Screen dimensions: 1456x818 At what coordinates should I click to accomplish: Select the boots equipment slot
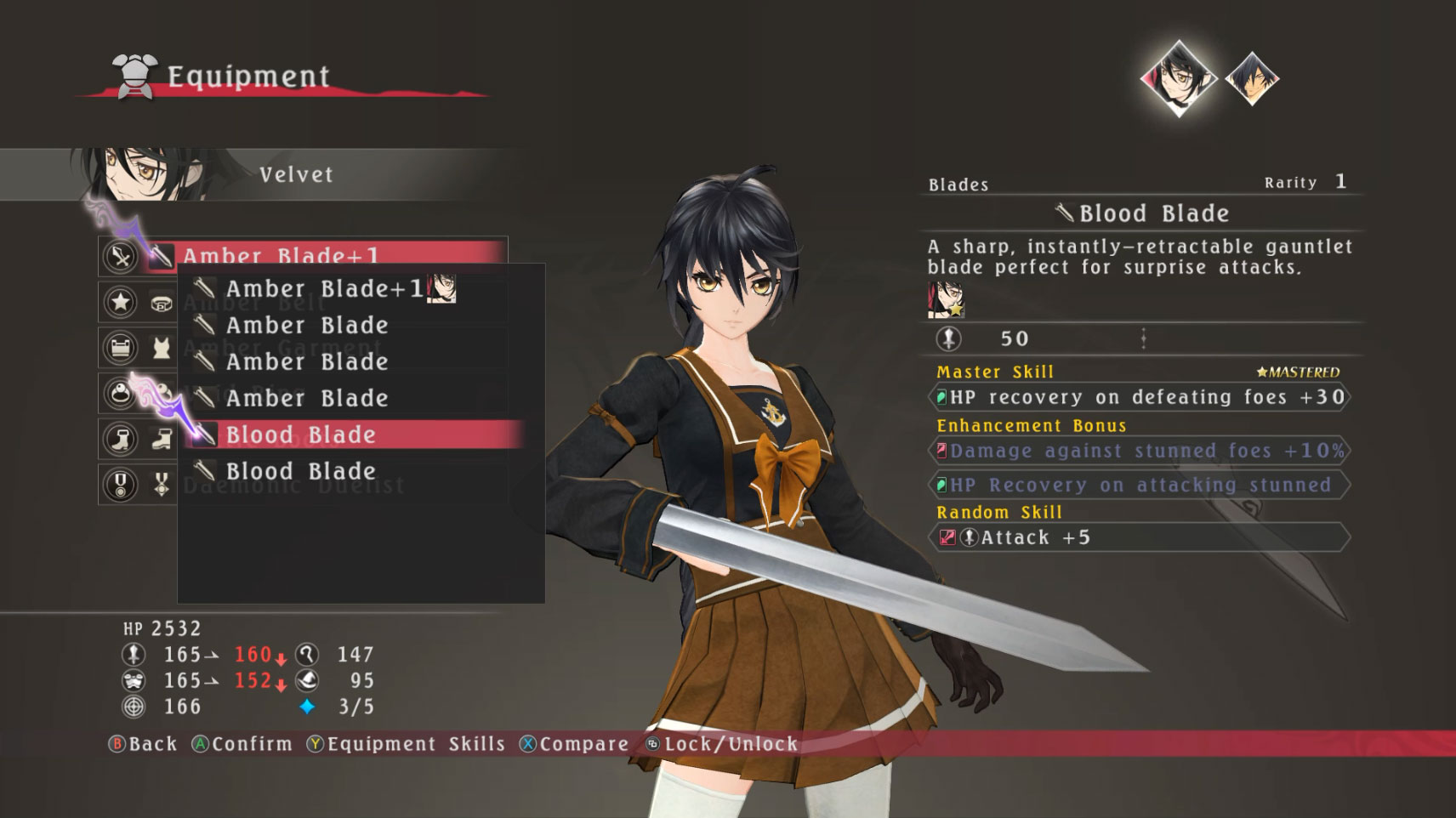click(x=121, y=439)
